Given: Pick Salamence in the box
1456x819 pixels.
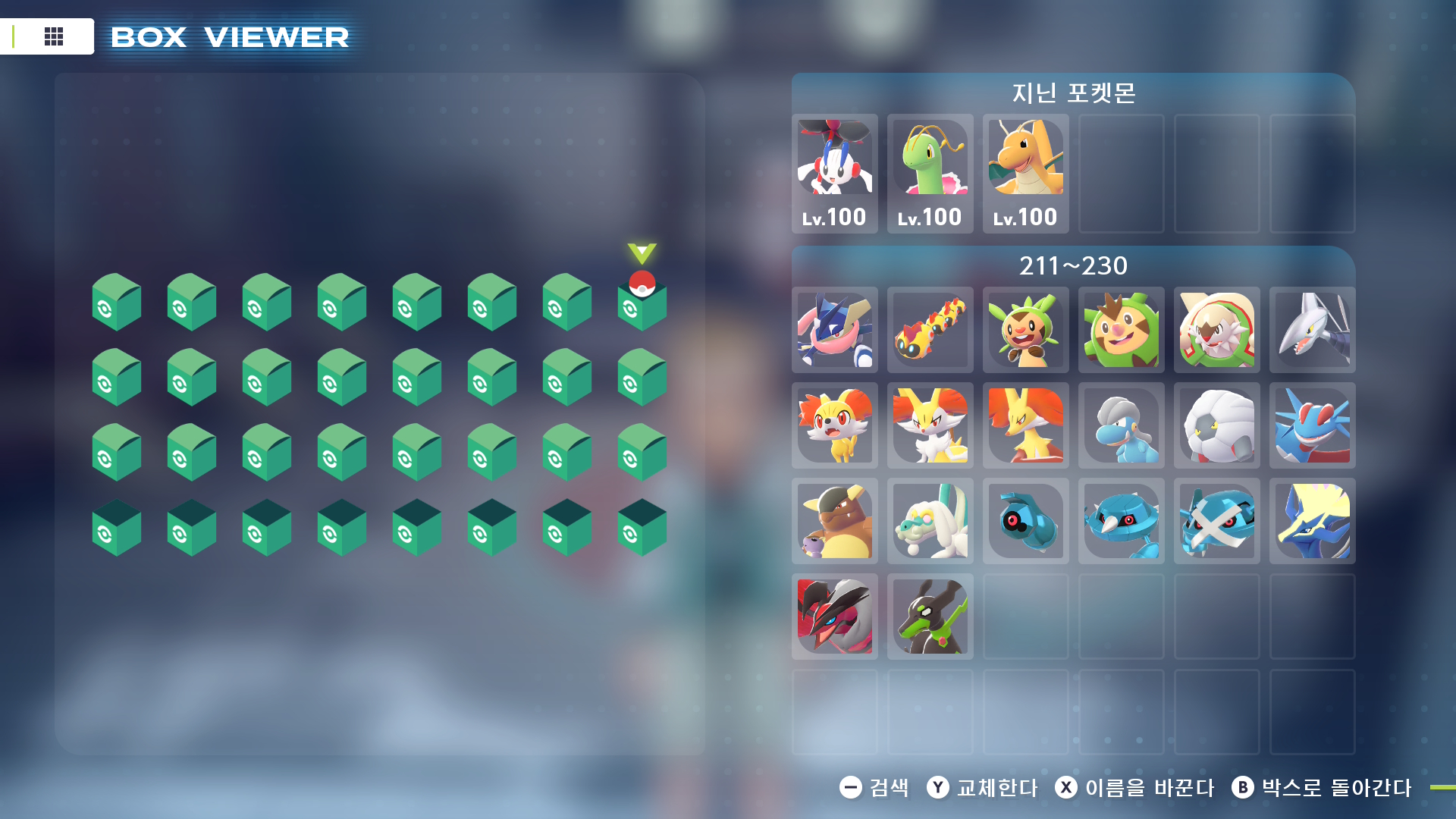Looking at the screenshot, I should (1312, 425).
